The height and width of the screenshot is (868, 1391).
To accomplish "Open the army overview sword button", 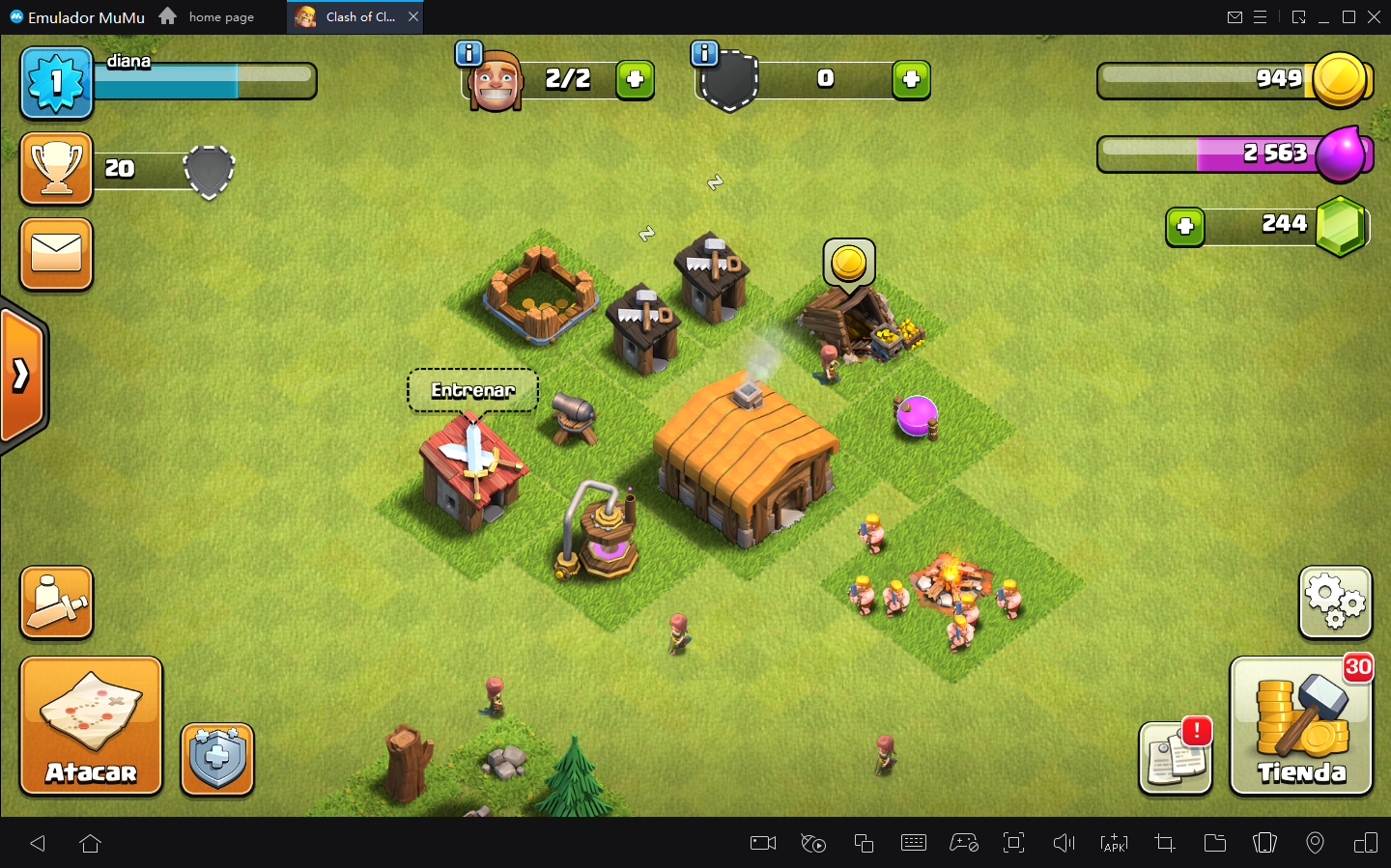I will [57, 602].
